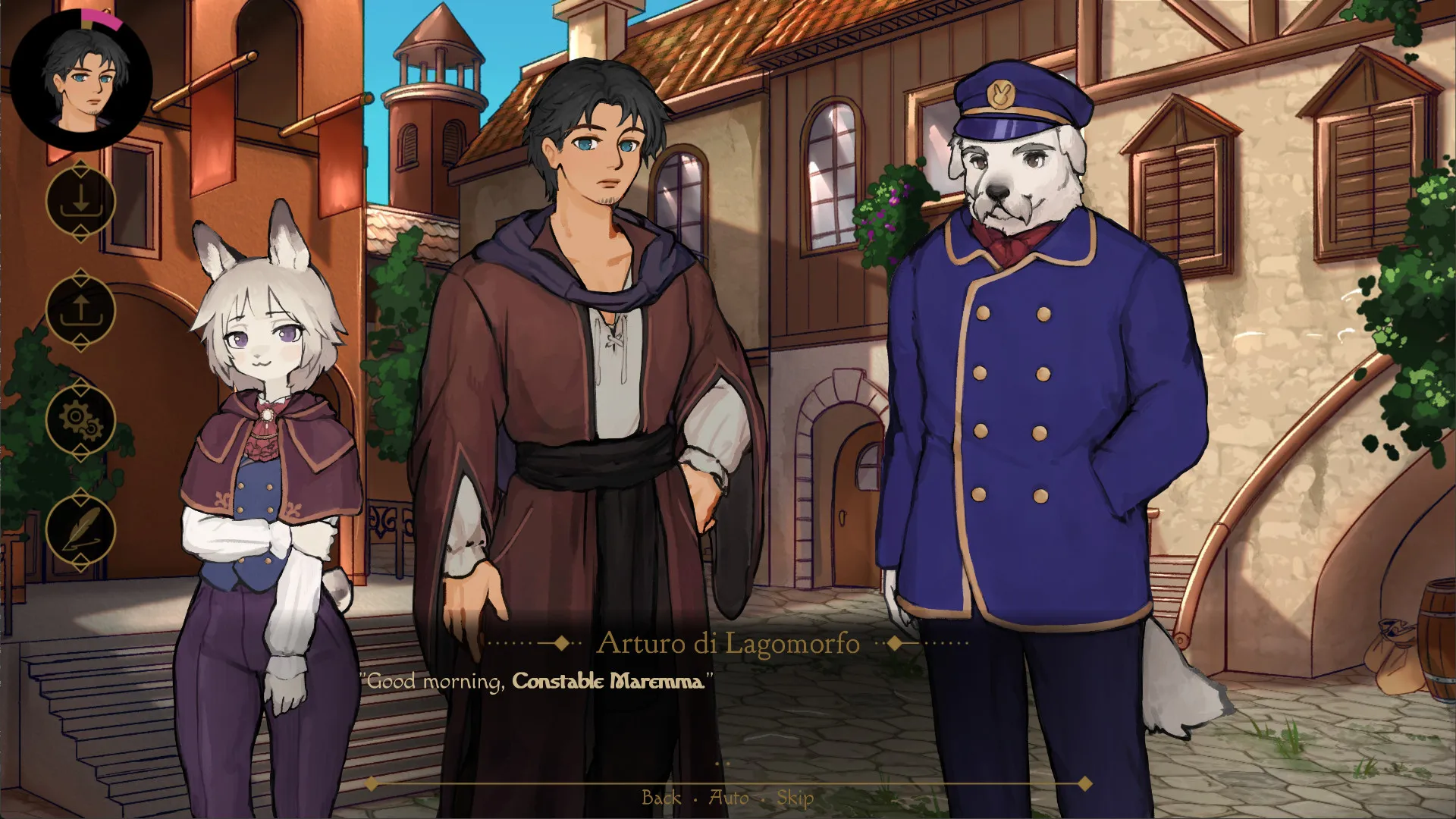Screen dimensions: 1456x819
Task: Click the highlighted Constable Maremma keyword
Action: click(607, 681)
